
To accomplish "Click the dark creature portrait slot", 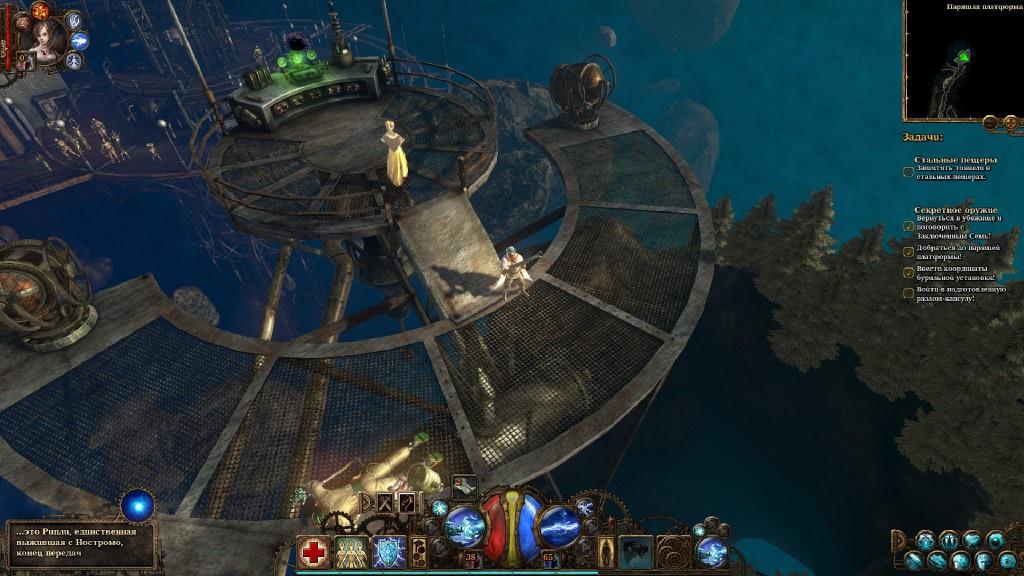I will 636,551.
